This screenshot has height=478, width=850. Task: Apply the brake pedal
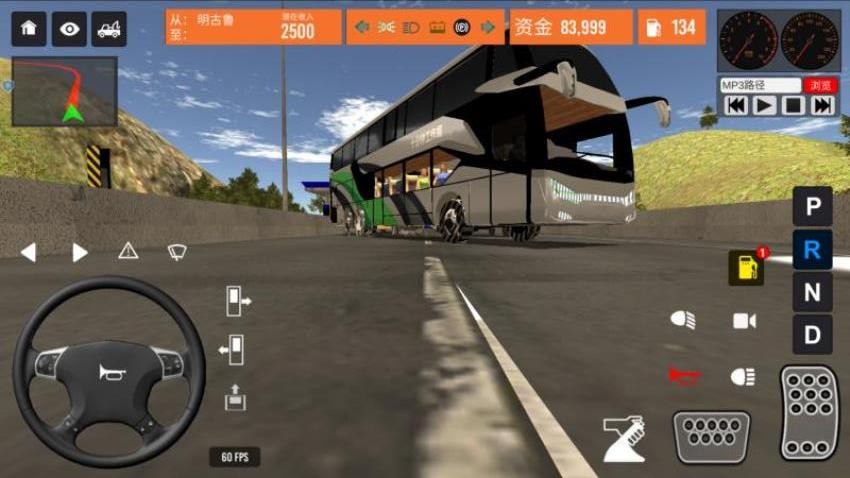711,437
